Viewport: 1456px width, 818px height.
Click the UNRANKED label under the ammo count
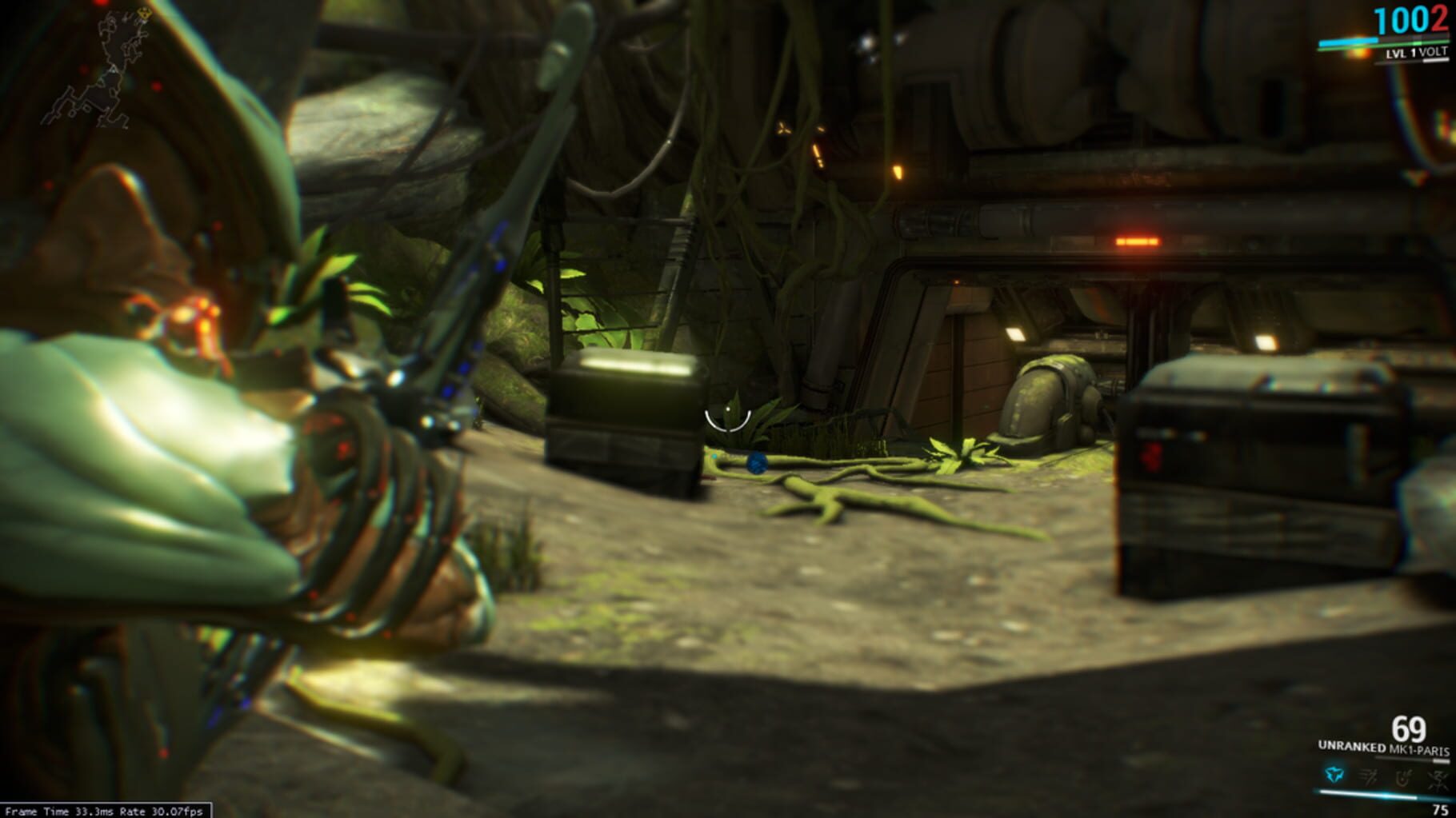point(1352,747)
